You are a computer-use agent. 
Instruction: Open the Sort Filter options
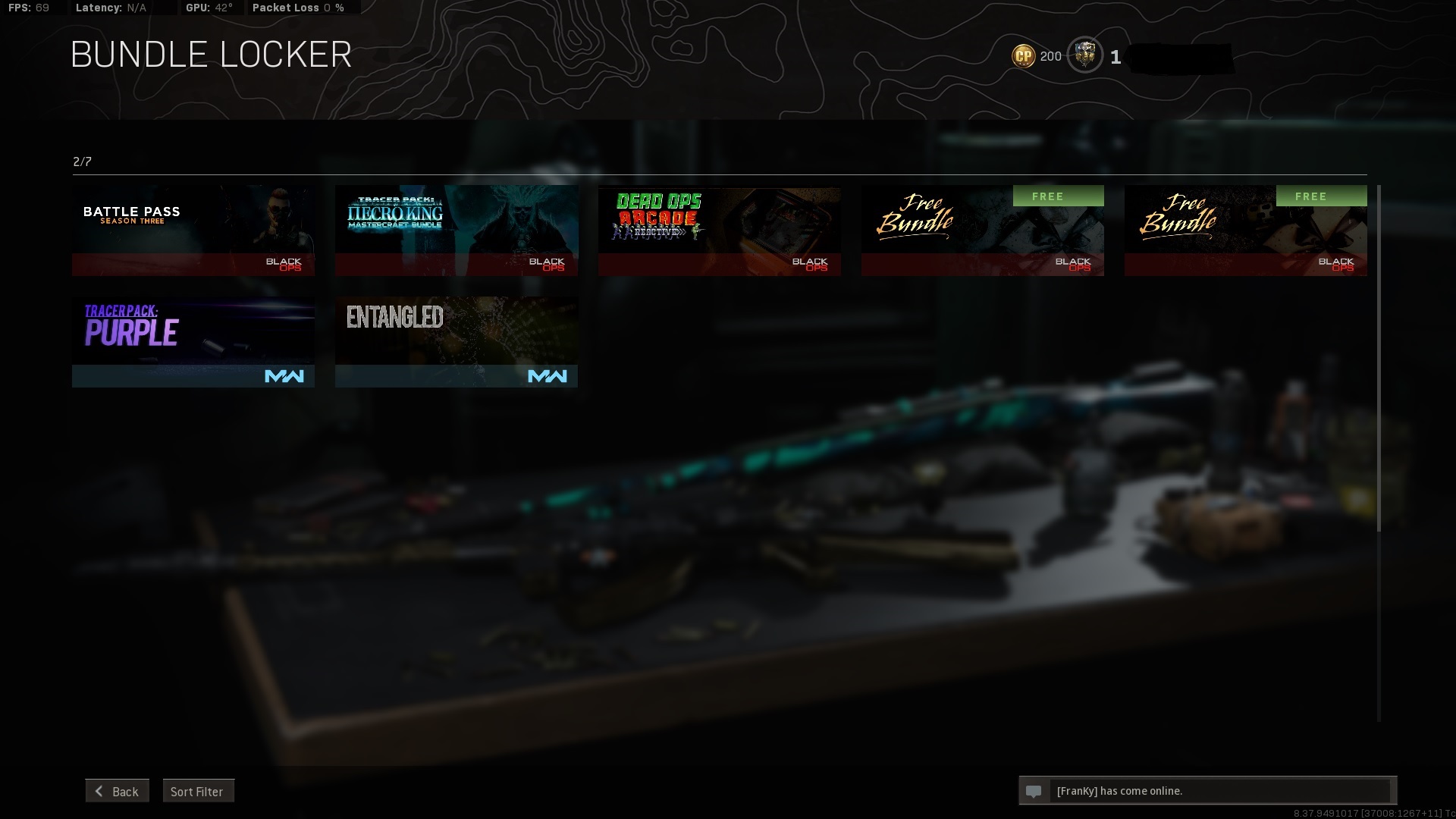coord(198,791)
